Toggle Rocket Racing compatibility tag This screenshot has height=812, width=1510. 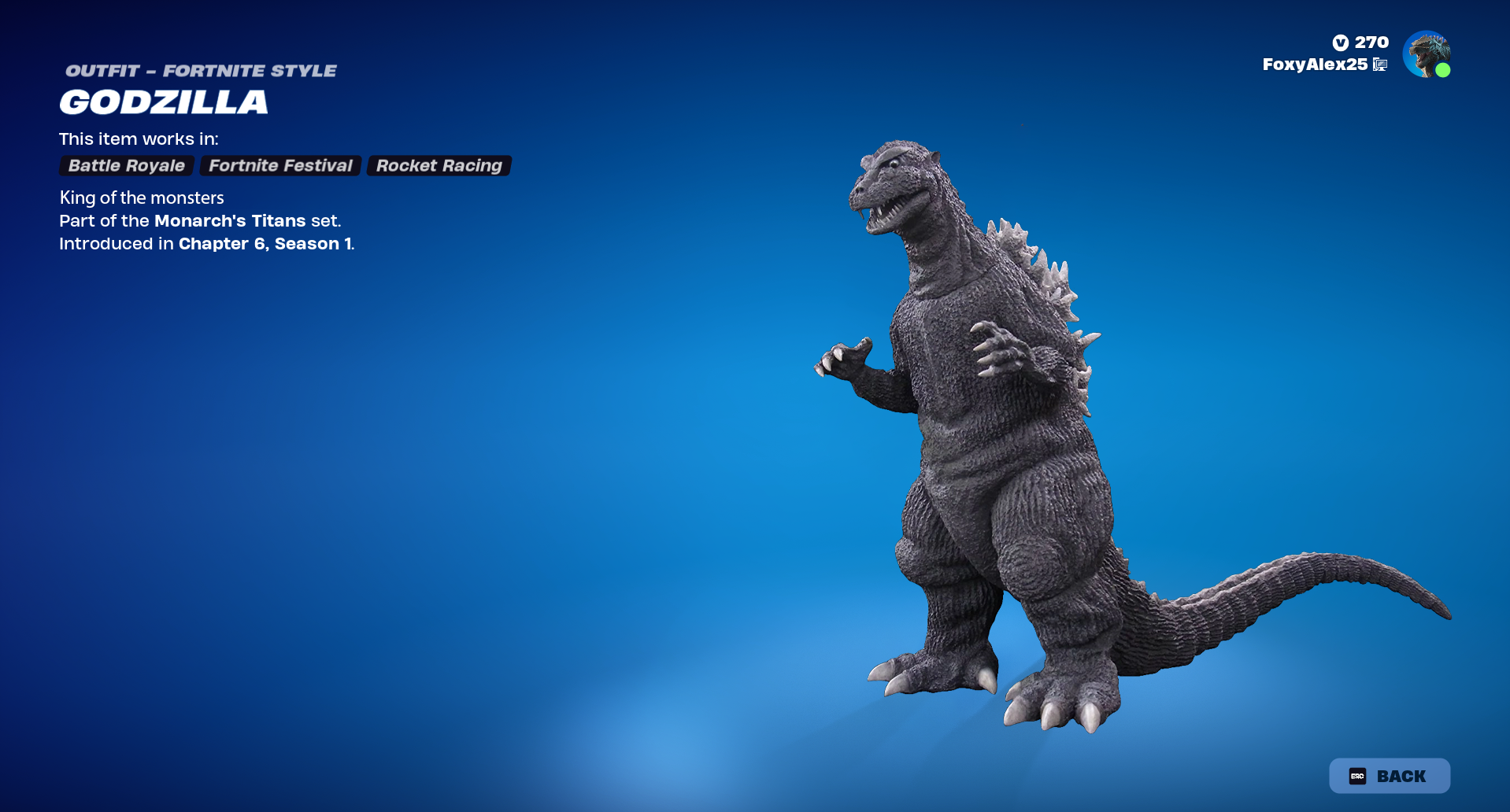(x=439, y=165)
